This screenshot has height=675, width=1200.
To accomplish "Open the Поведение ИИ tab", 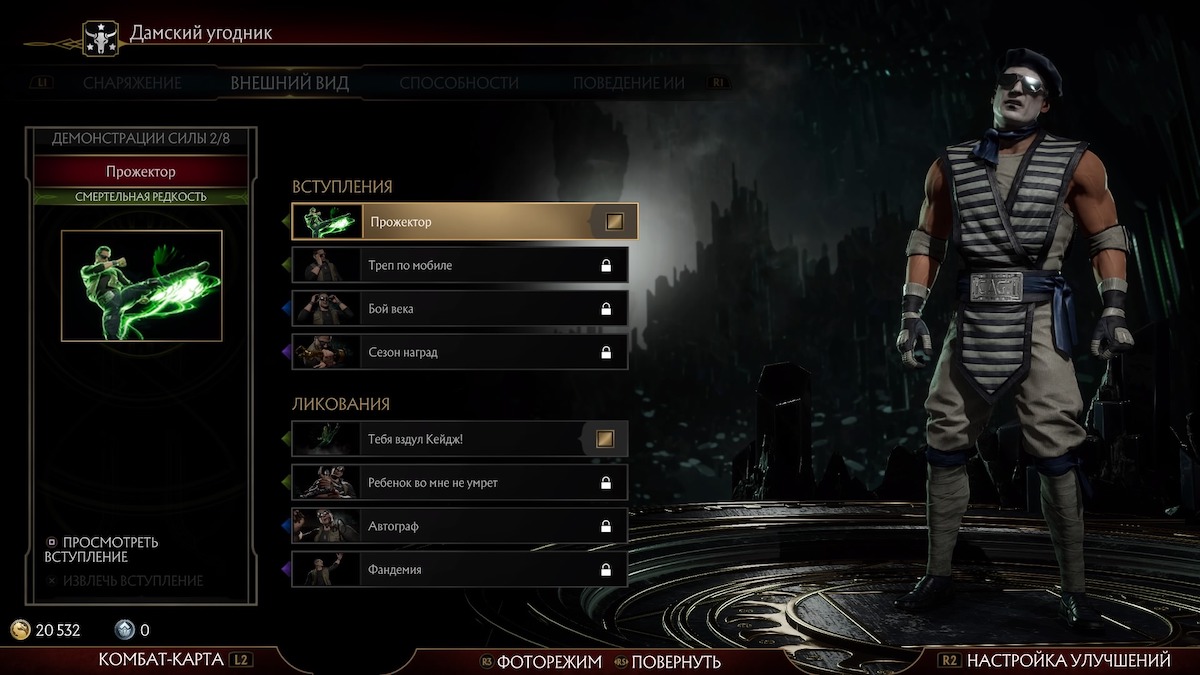I will click(x=628, y=83).
